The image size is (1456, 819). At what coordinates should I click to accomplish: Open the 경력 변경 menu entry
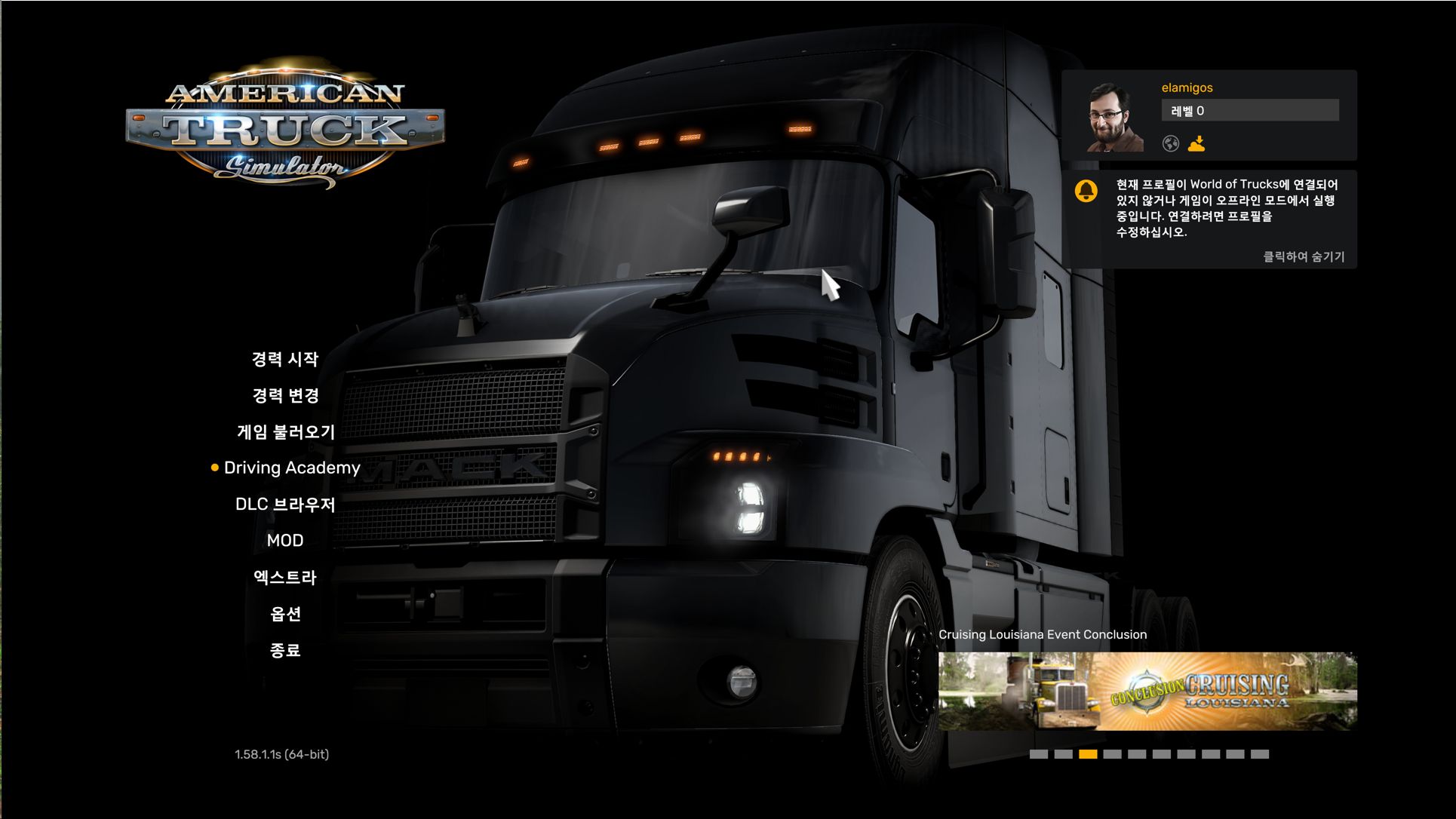tap(285, 395)
